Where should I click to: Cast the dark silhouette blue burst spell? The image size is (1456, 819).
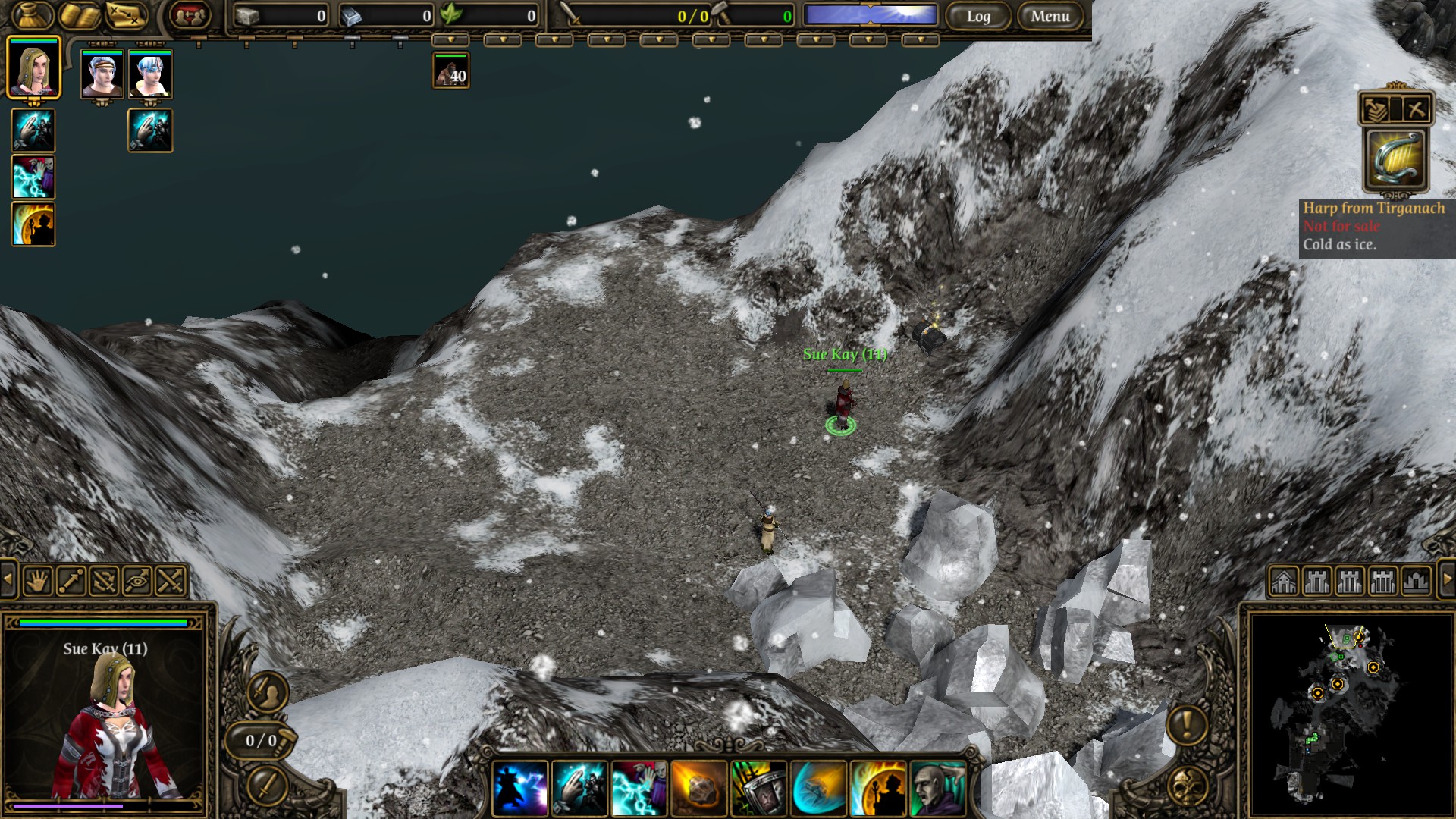pos(520,789)
